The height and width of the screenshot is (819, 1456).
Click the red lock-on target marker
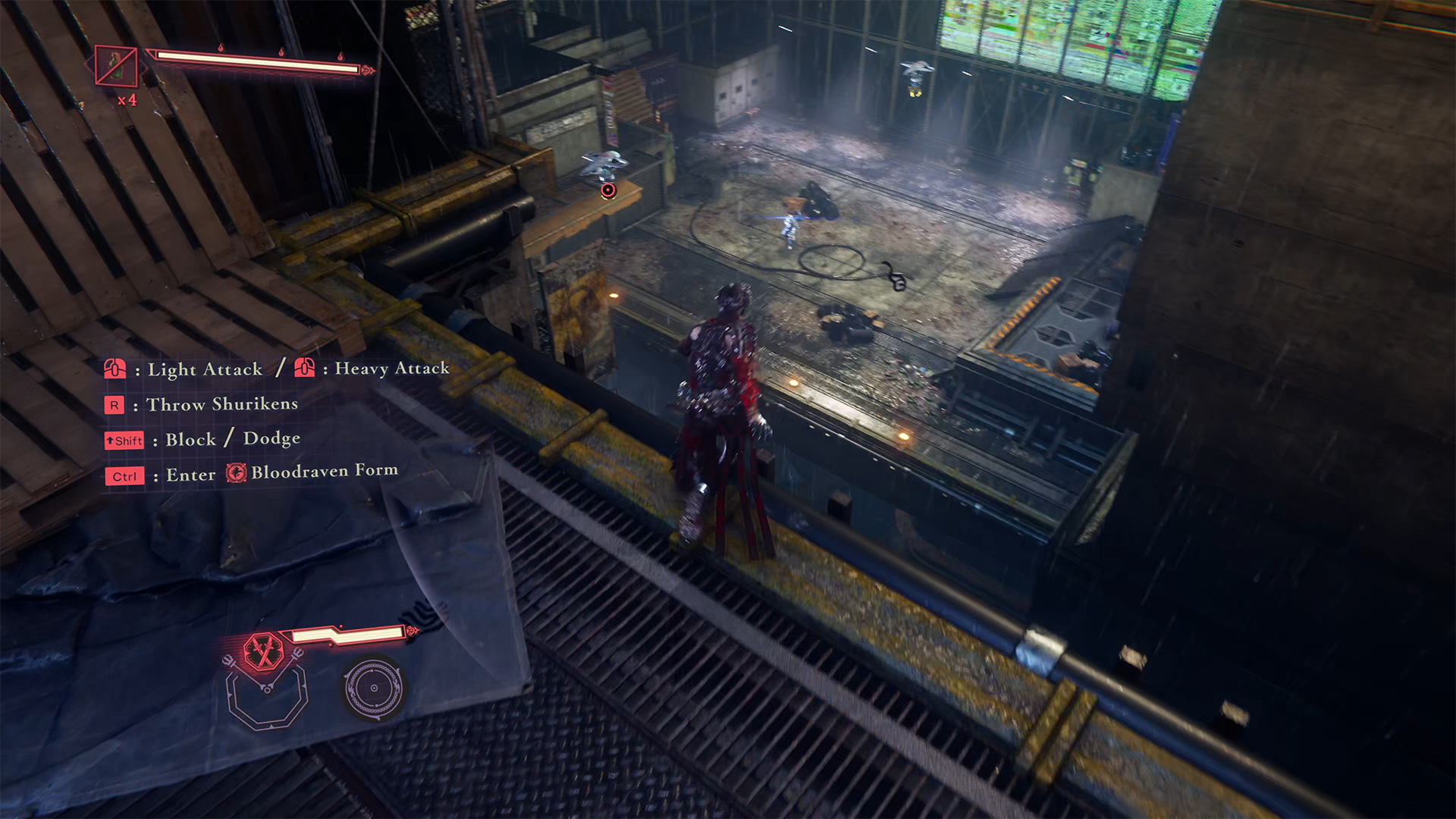[x=608, y=190]
